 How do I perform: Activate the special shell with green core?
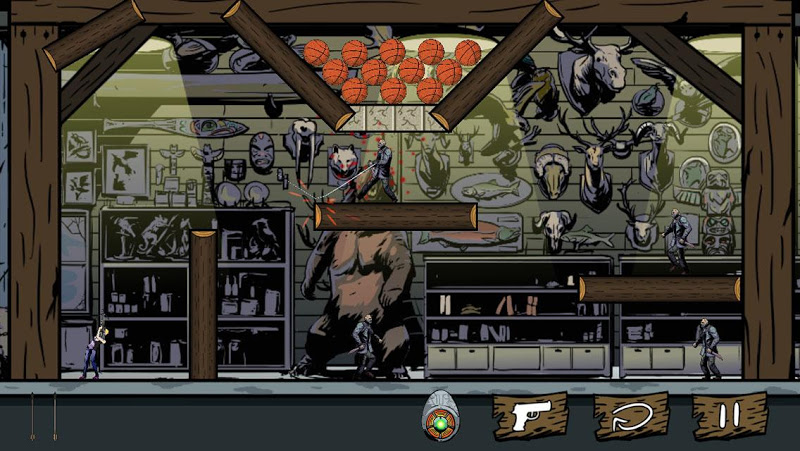[439, 416]
